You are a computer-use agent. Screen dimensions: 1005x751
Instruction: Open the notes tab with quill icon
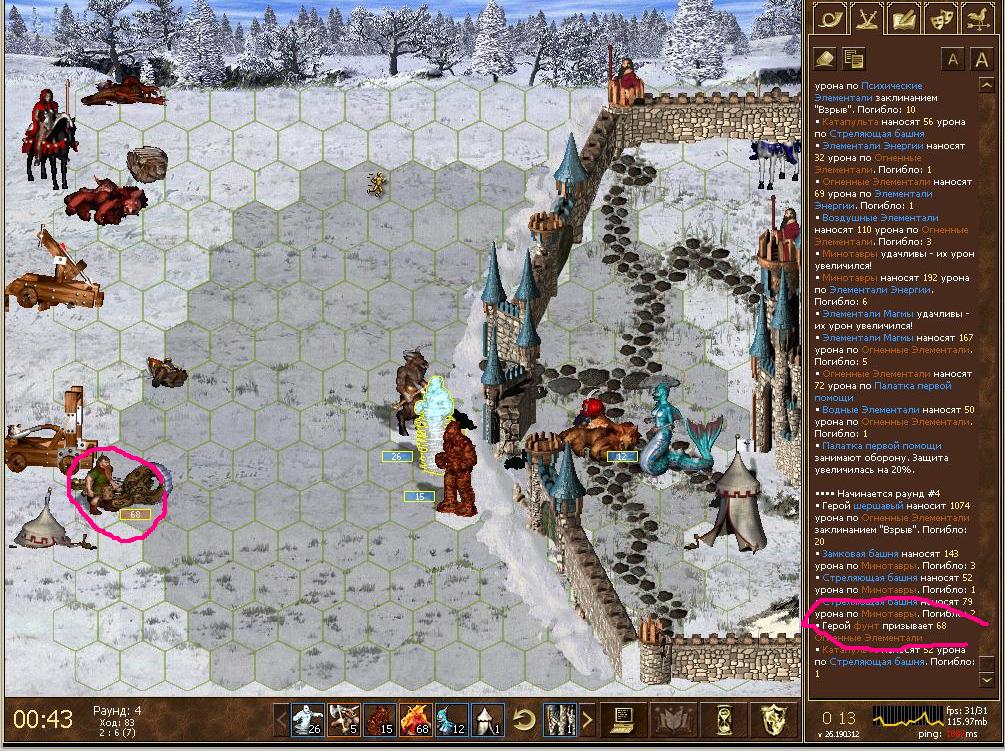coord(902,17)
